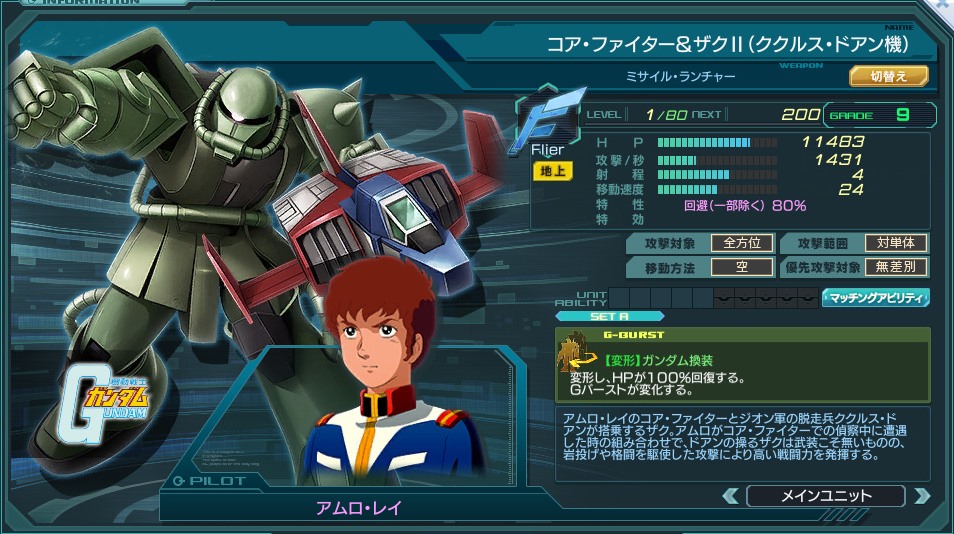This screenshot has height=534, width=954.
Task: Advance to the next unit with right arrow
Action: (921, 496)
